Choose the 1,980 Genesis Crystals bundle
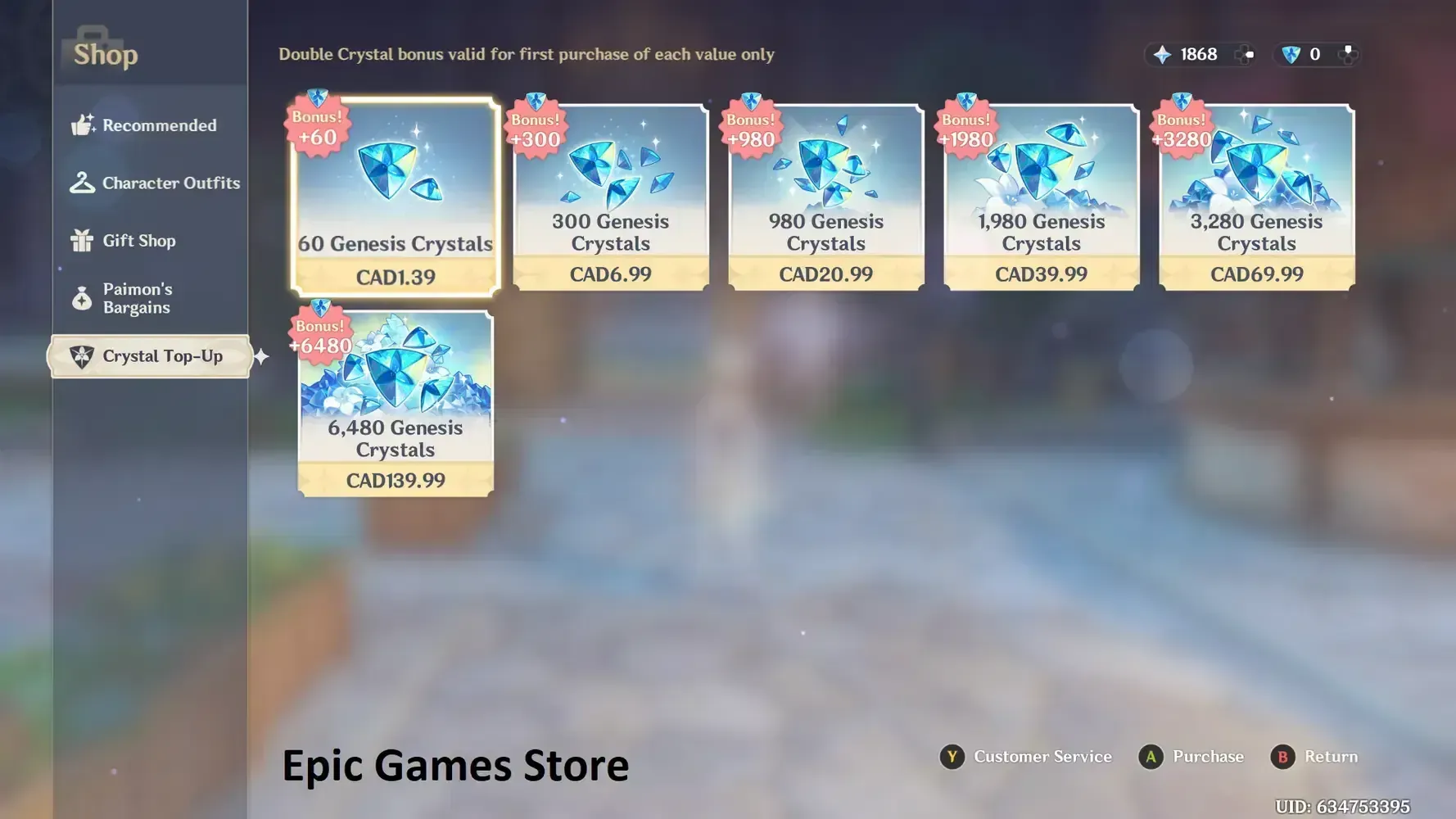 pyautogui.click(x=1042, y=197)
